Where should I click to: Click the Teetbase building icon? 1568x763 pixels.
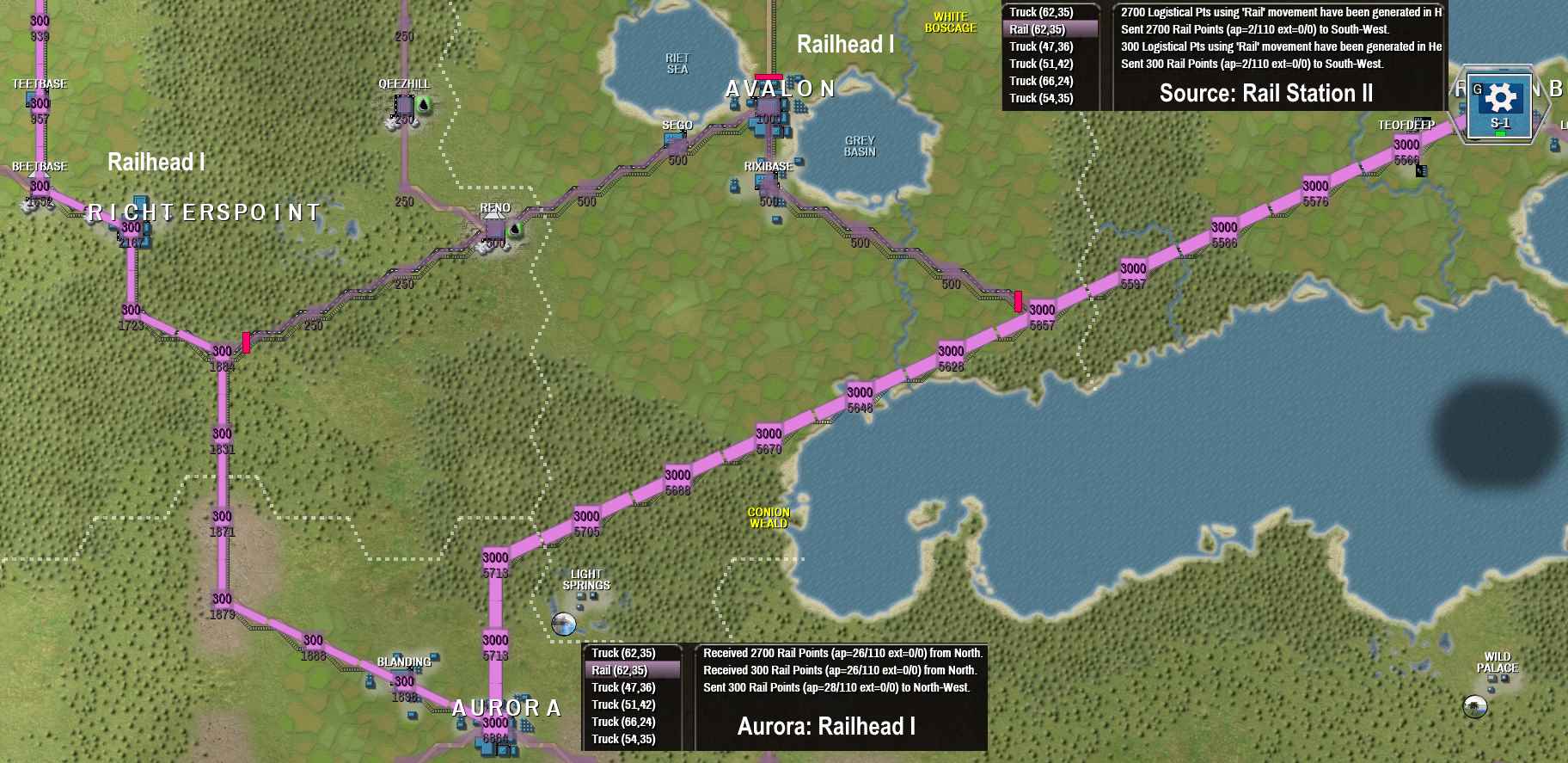pyautogui.click(x=29, y=97)
